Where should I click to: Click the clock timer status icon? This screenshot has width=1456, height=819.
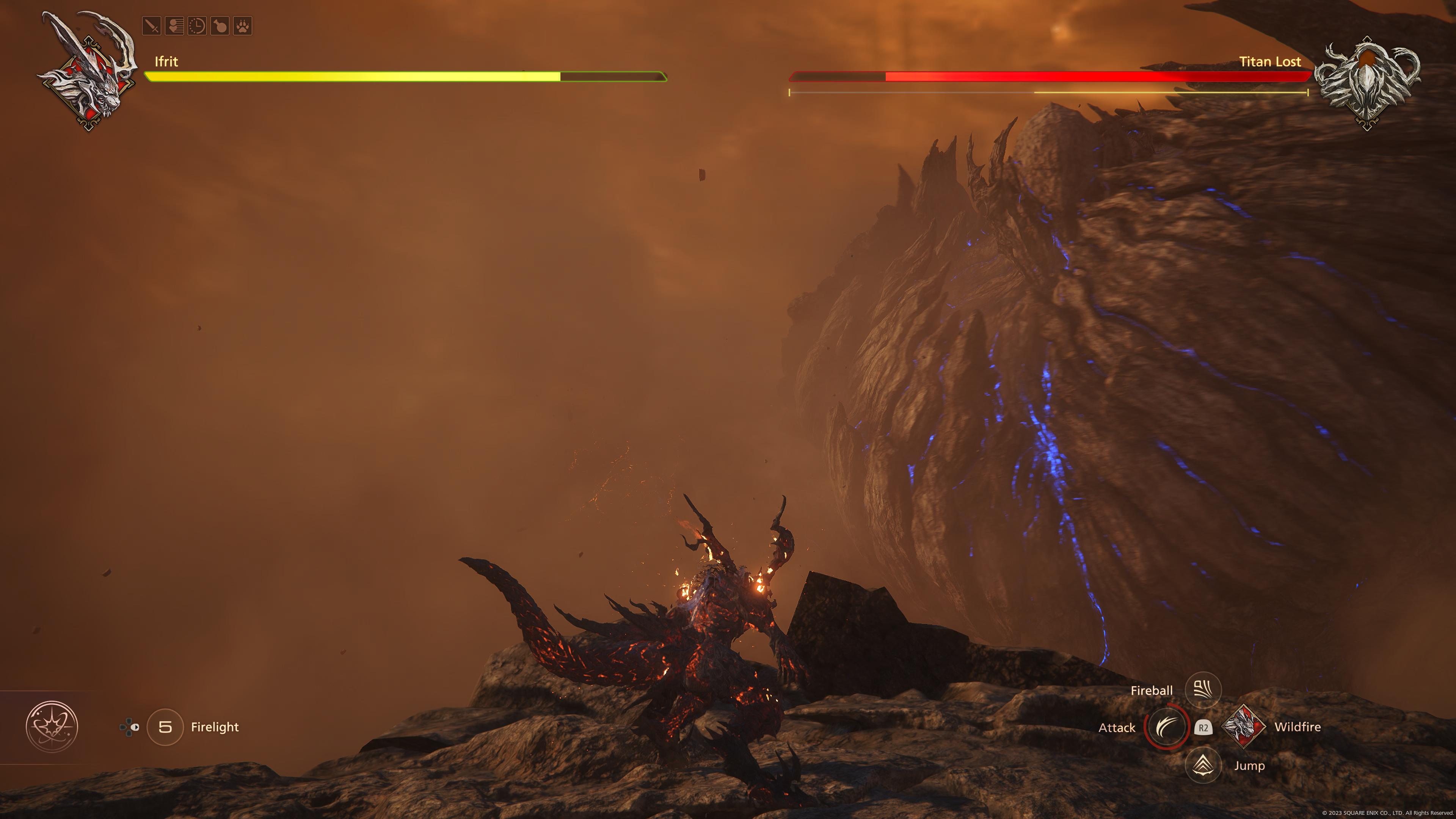click(x=197, y=26)
